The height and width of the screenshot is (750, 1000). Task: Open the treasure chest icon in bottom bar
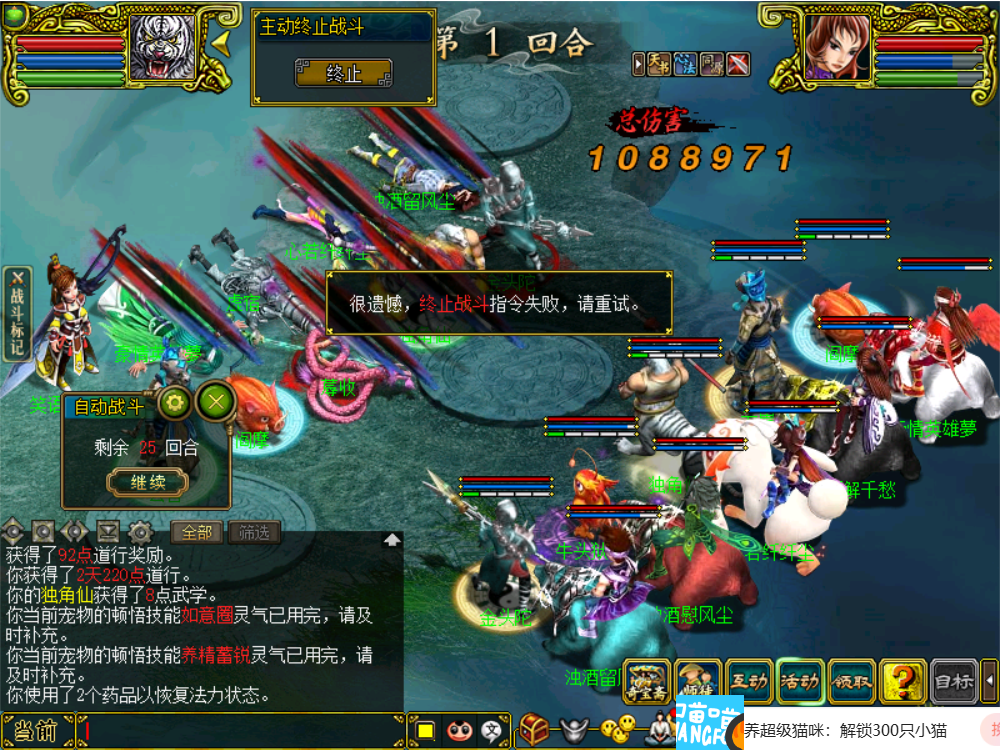point(534,729)
